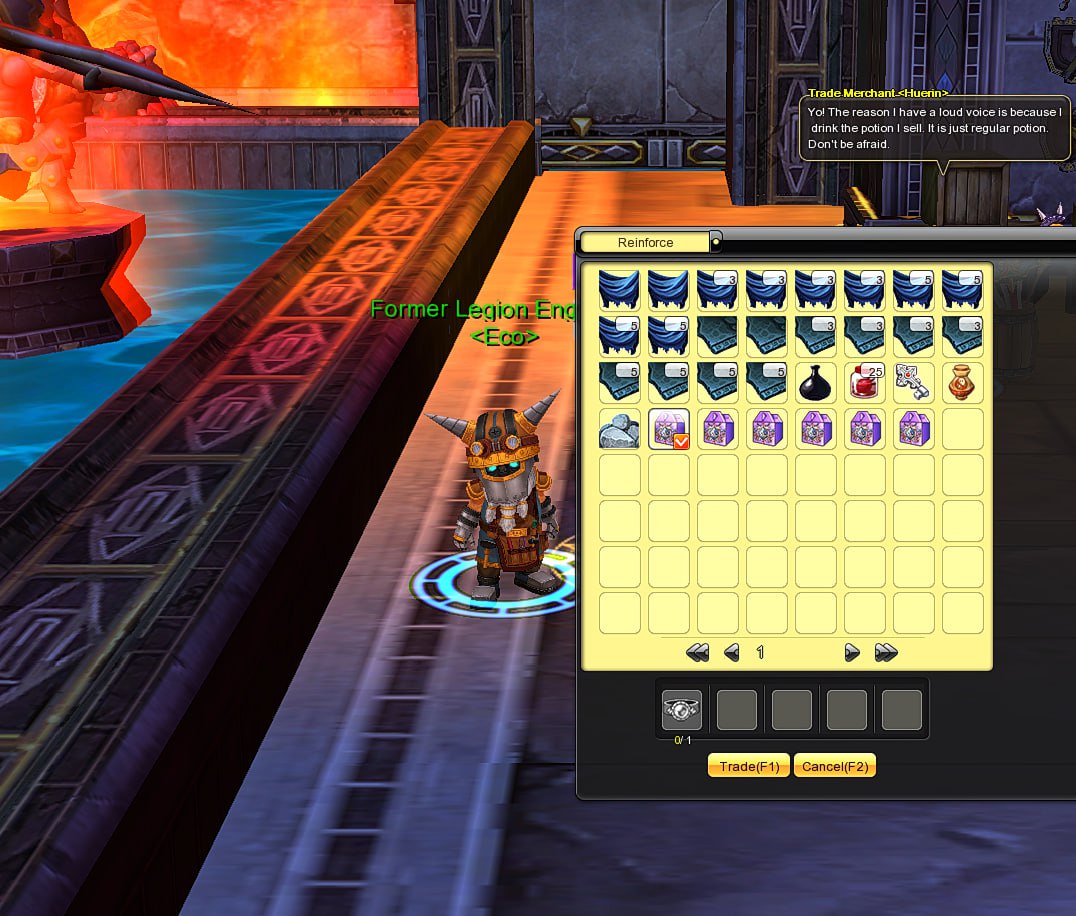
Task: Confirm with the Trade(F1) button
Action: coord(748,766)
